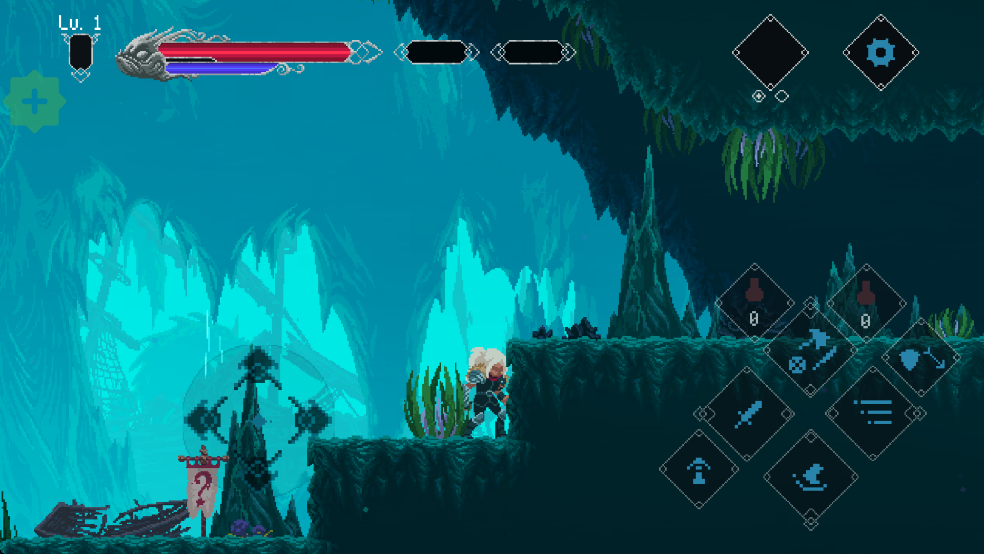Tap the up-arrow jump button

click(x=699, y=469)
